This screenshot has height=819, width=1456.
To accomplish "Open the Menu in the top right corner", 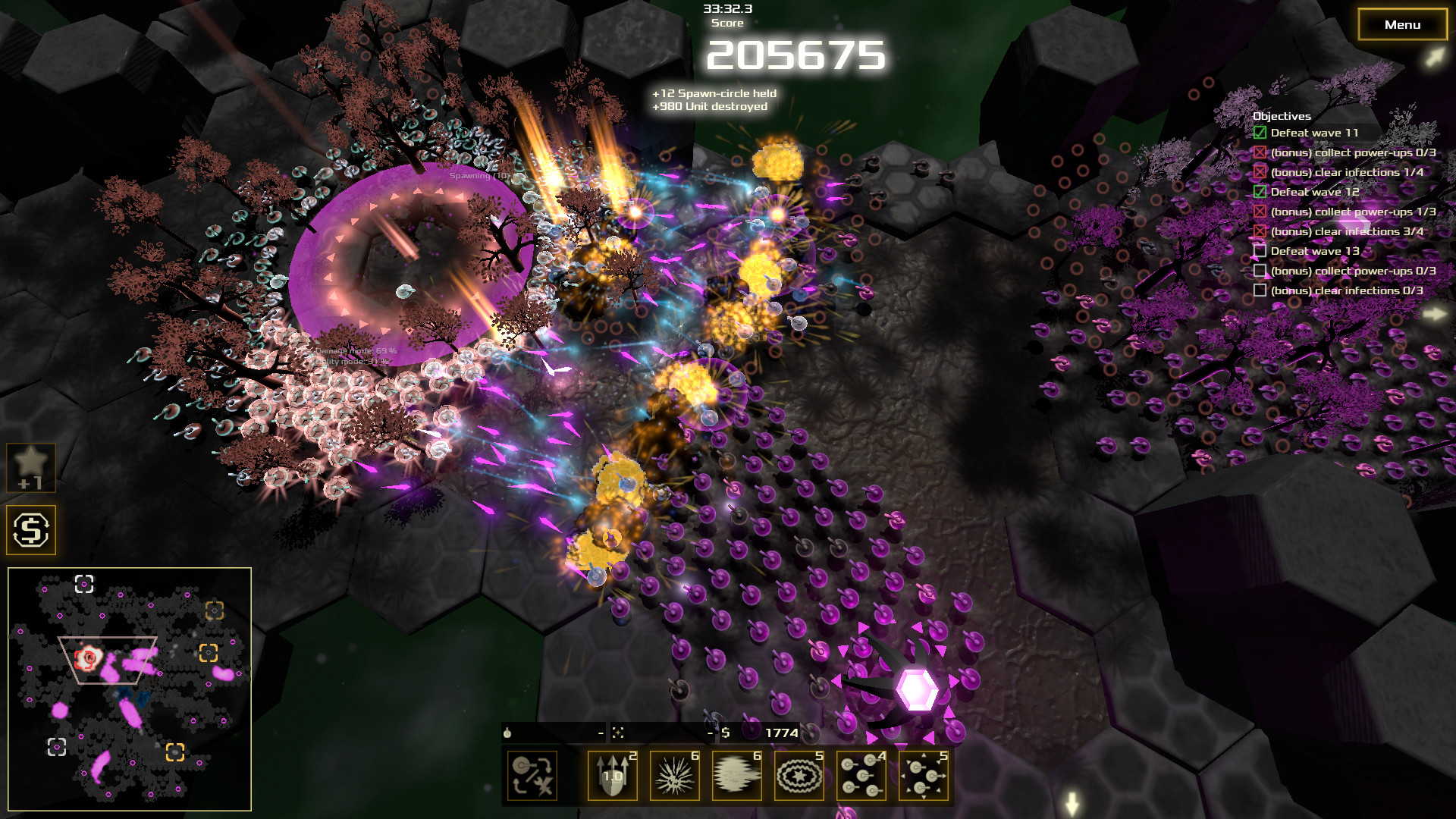I will click(x=1401, y=24).
